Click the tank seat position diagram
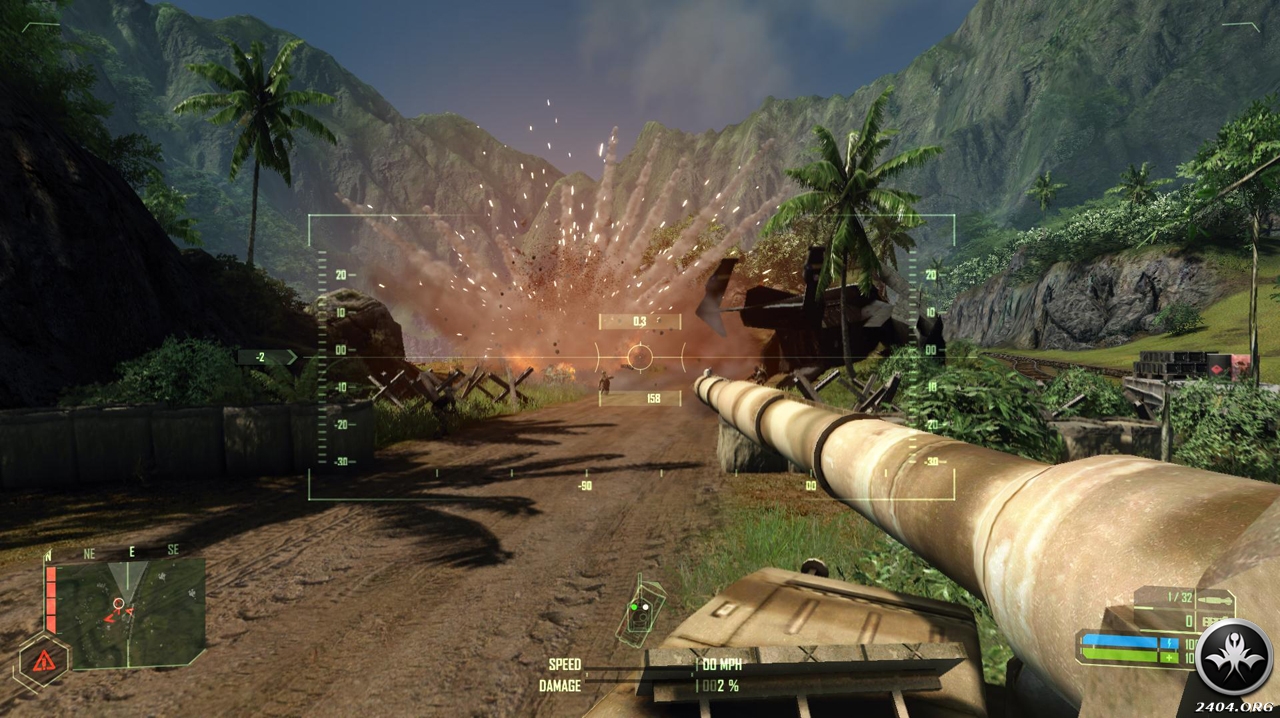The image size is (1280, 718). tap(640, 611)
